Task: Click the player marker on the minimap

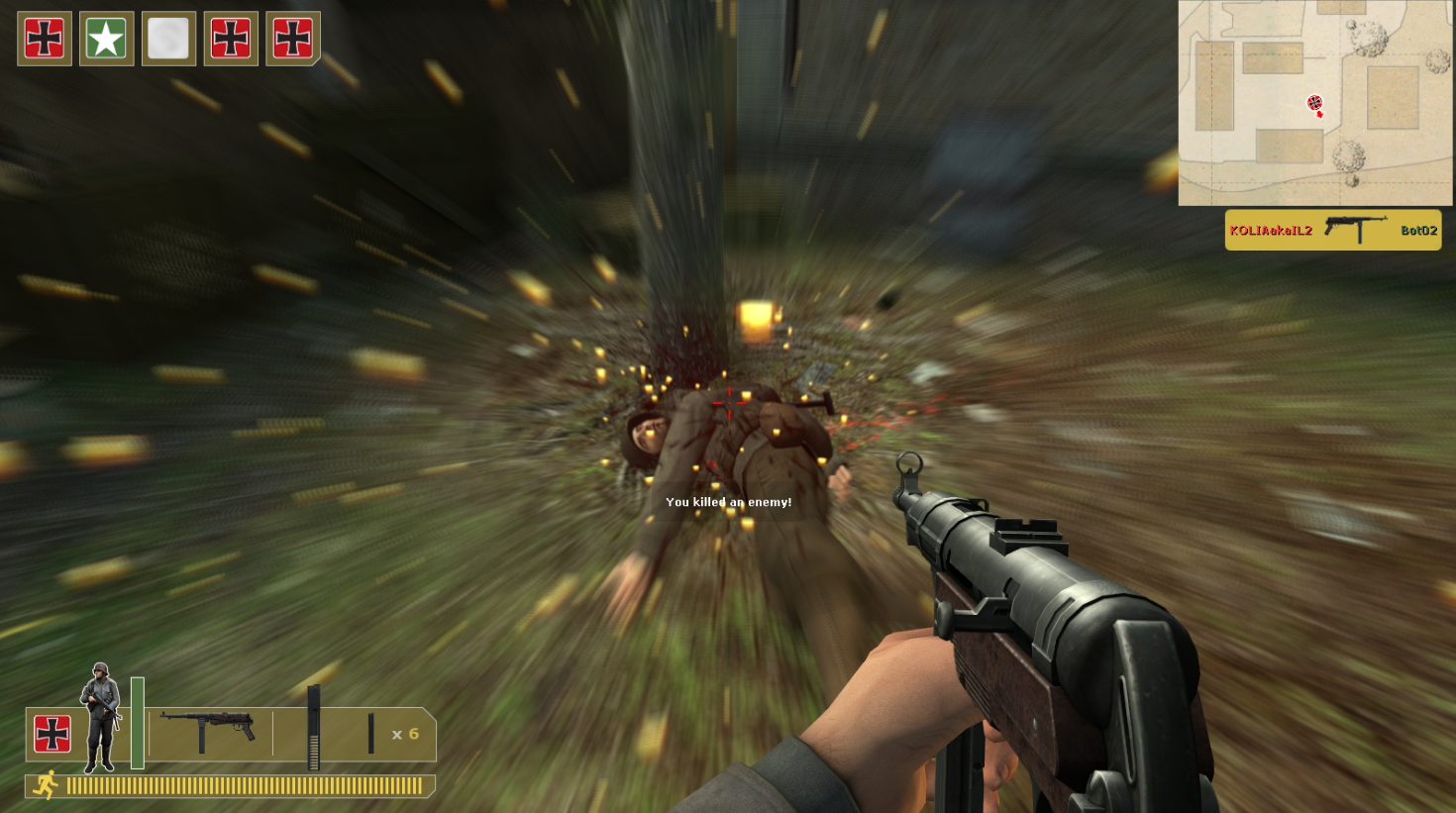Action: click(1316, 103)
